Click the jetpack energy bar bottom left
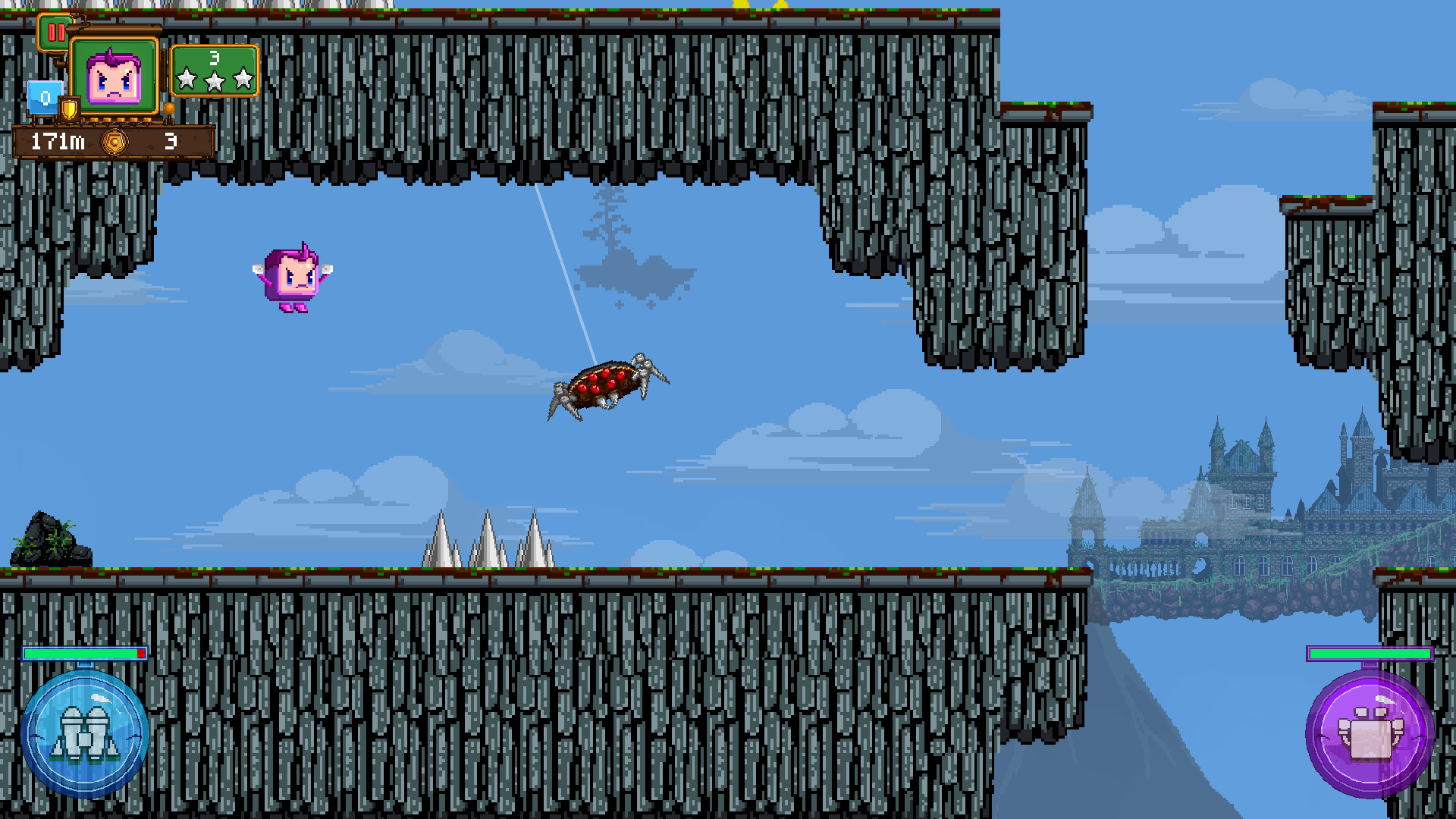Image resolution: width=1456 pixels, height=819 pixels. [86, 654]
